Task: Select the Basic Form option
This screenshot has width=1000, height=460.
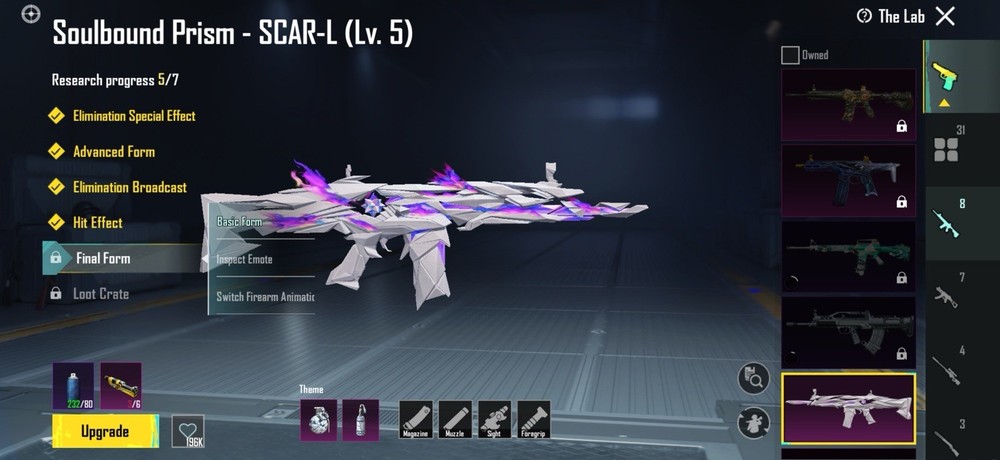Action: tap(240, 221)
